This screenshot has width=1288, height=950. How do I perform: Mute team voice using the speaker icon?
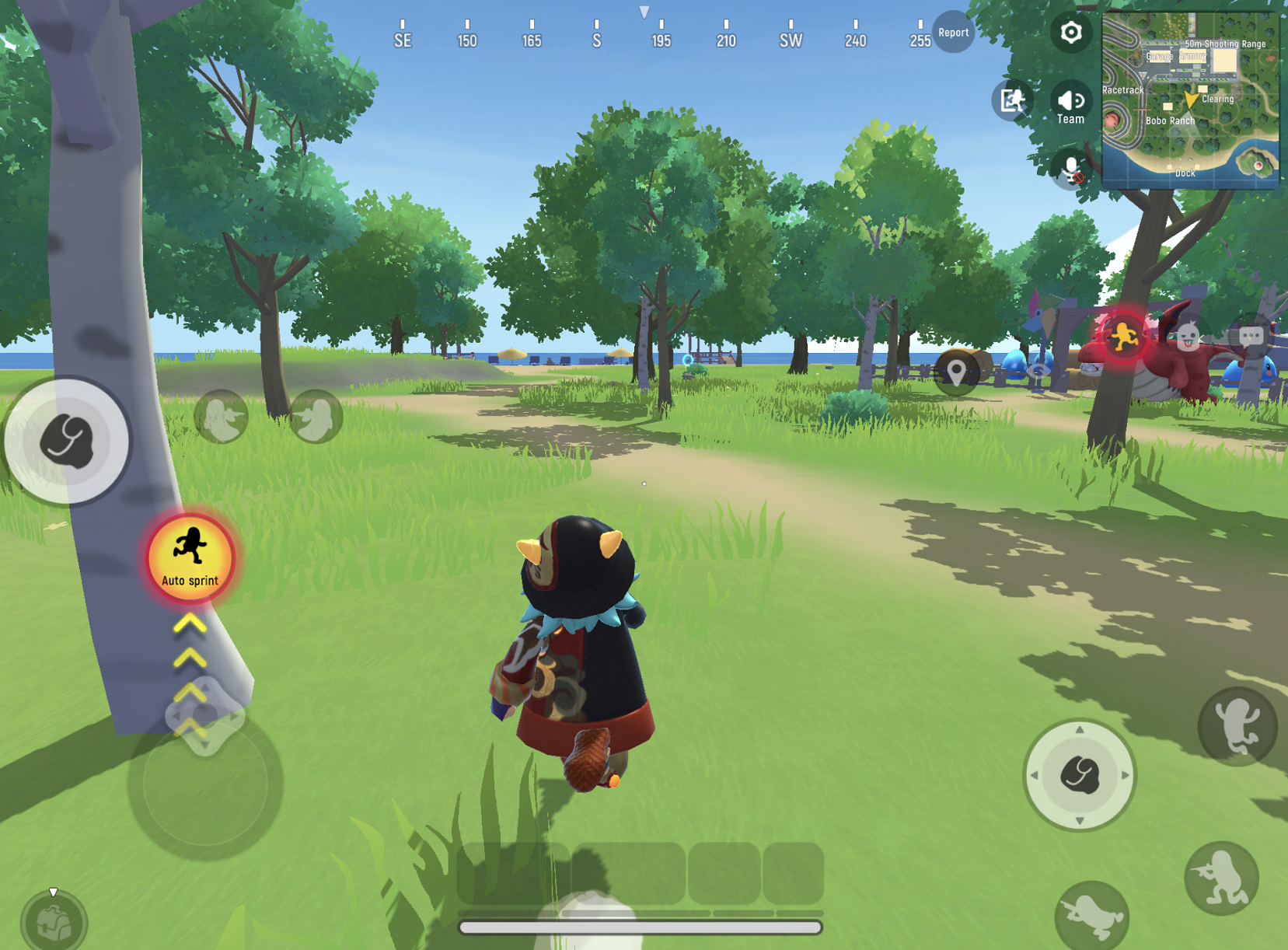(x=1070, y=101)
